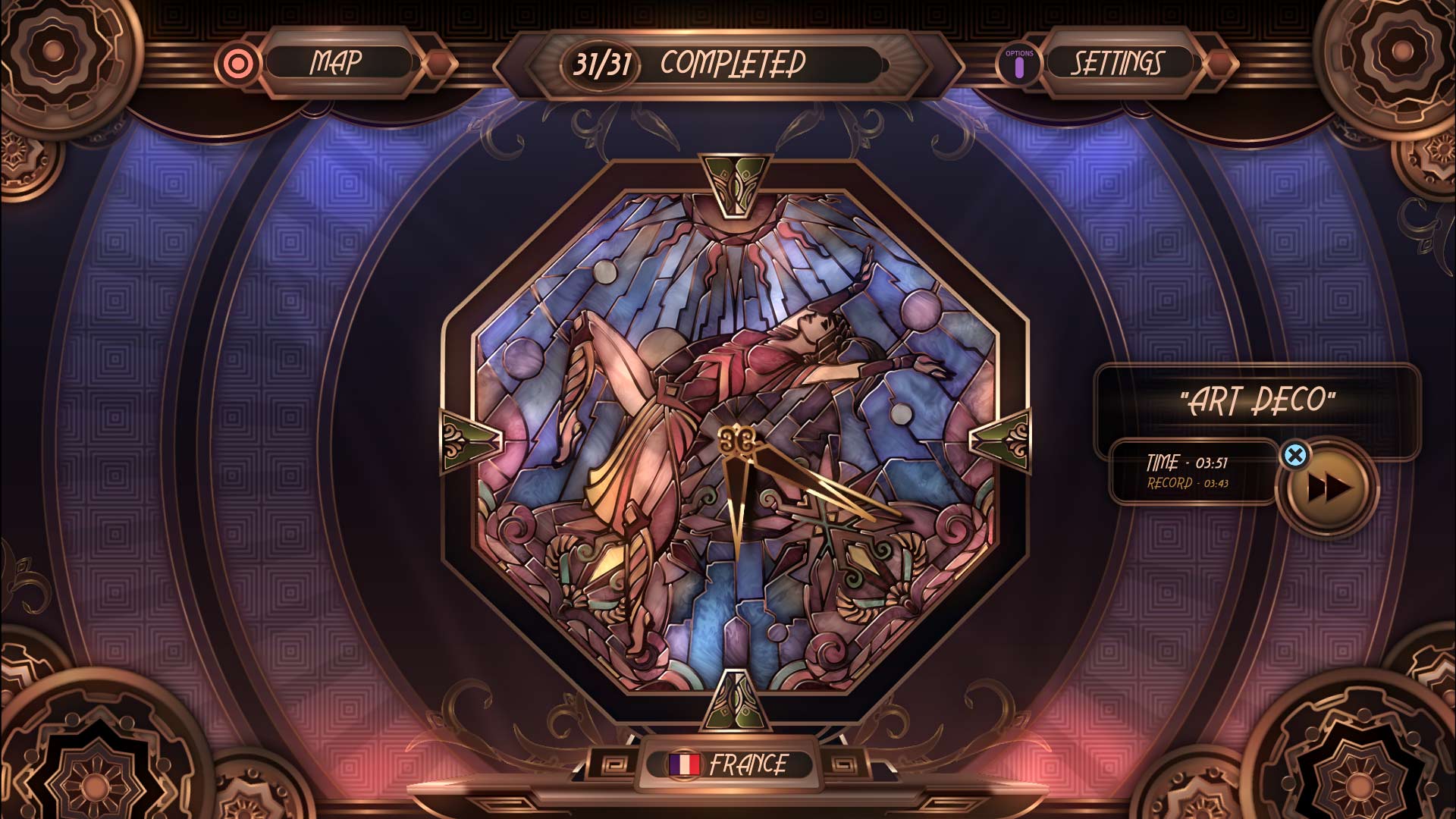Image resolution: width=1456 pixels, height=819 pixels.
Task: Click the red target icon beside Map
Action: tap(239, 62)
